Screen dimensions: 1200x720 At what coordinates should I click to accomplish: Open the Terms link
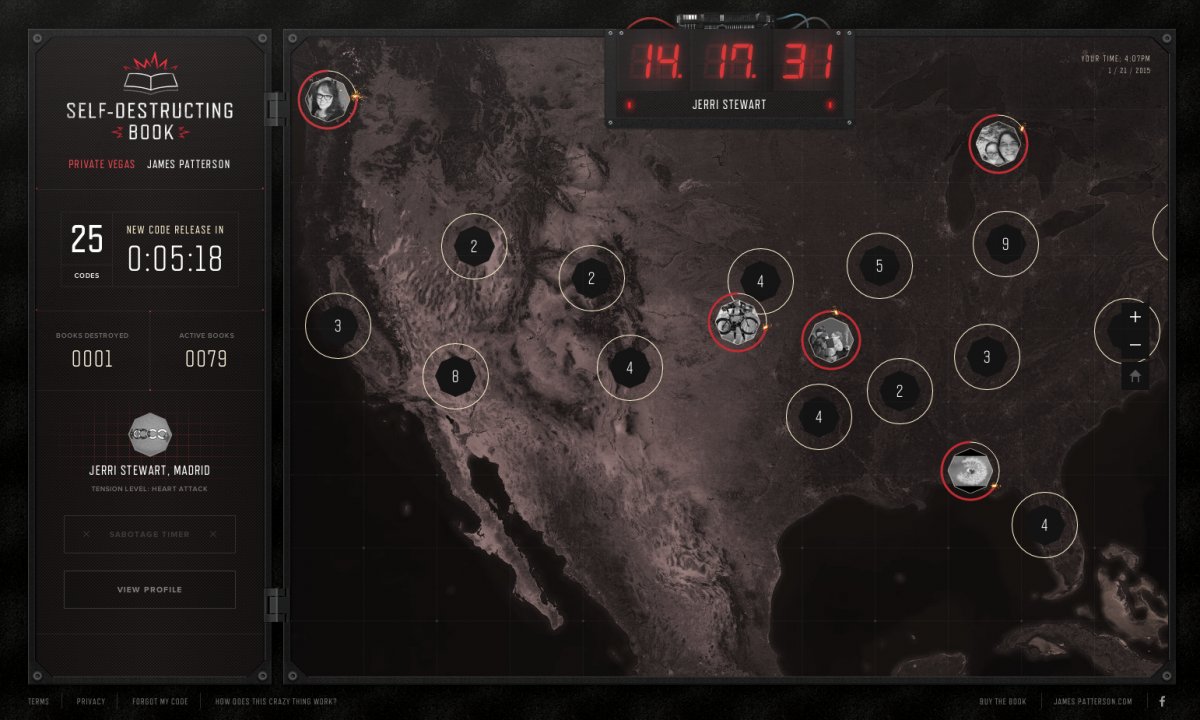point(39,702)
